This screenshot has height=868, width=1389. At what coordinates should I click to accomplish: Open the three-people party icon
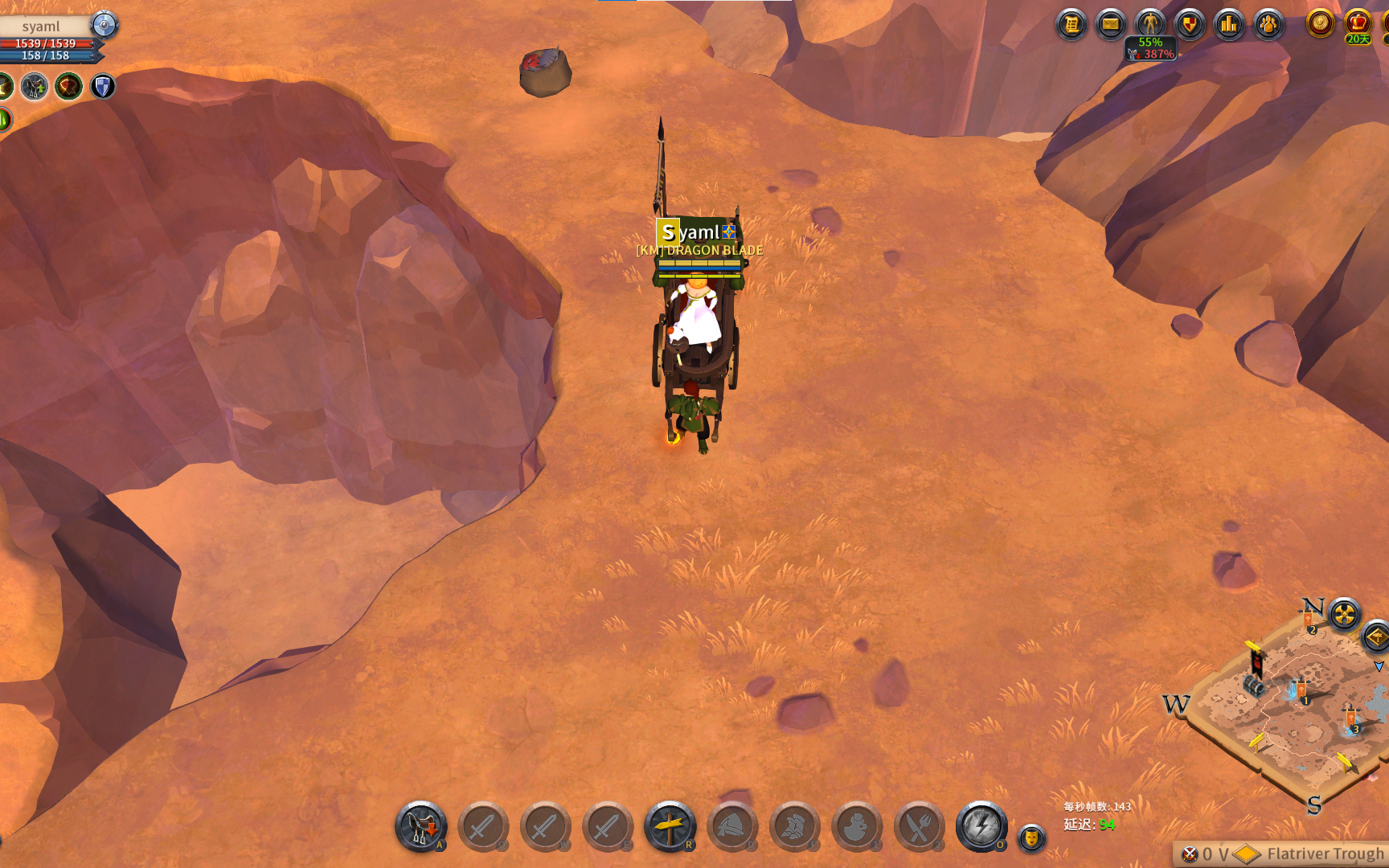point(1268,25)
